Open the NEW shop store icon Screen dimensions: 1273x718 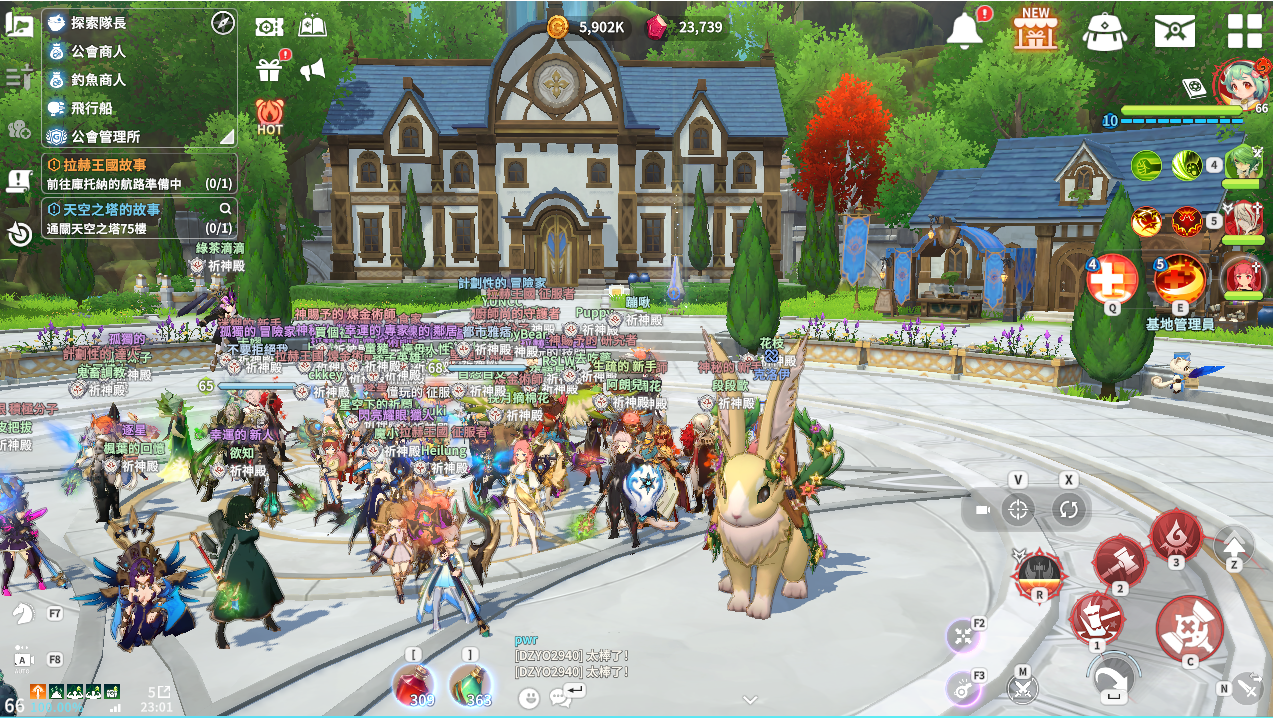tap(1035, 29)
